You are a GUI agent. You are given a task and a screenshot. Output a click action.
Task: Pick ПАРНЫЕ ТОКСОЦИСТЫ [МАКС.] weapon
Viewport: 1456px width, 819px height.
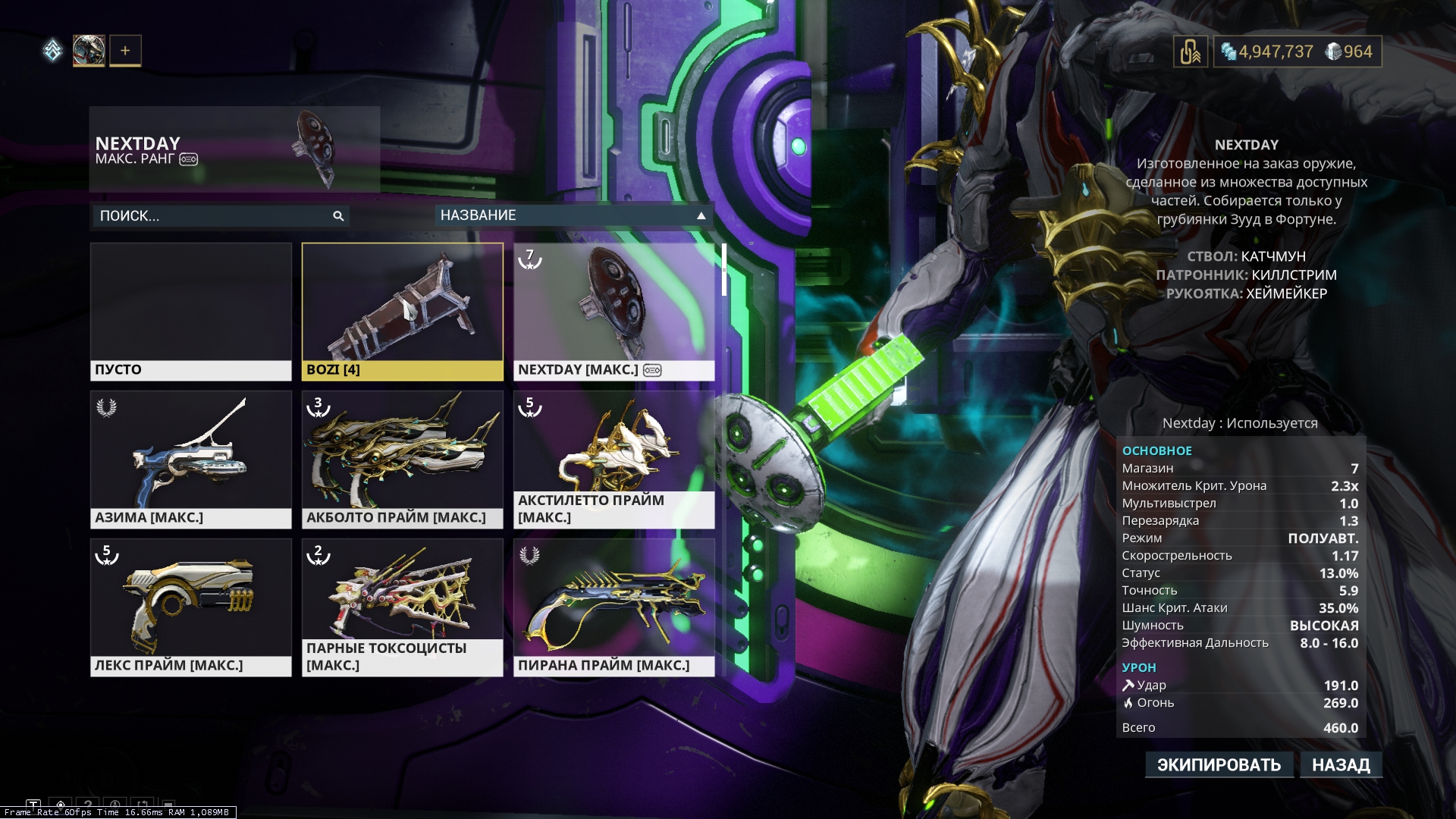(x=402, y=607)
